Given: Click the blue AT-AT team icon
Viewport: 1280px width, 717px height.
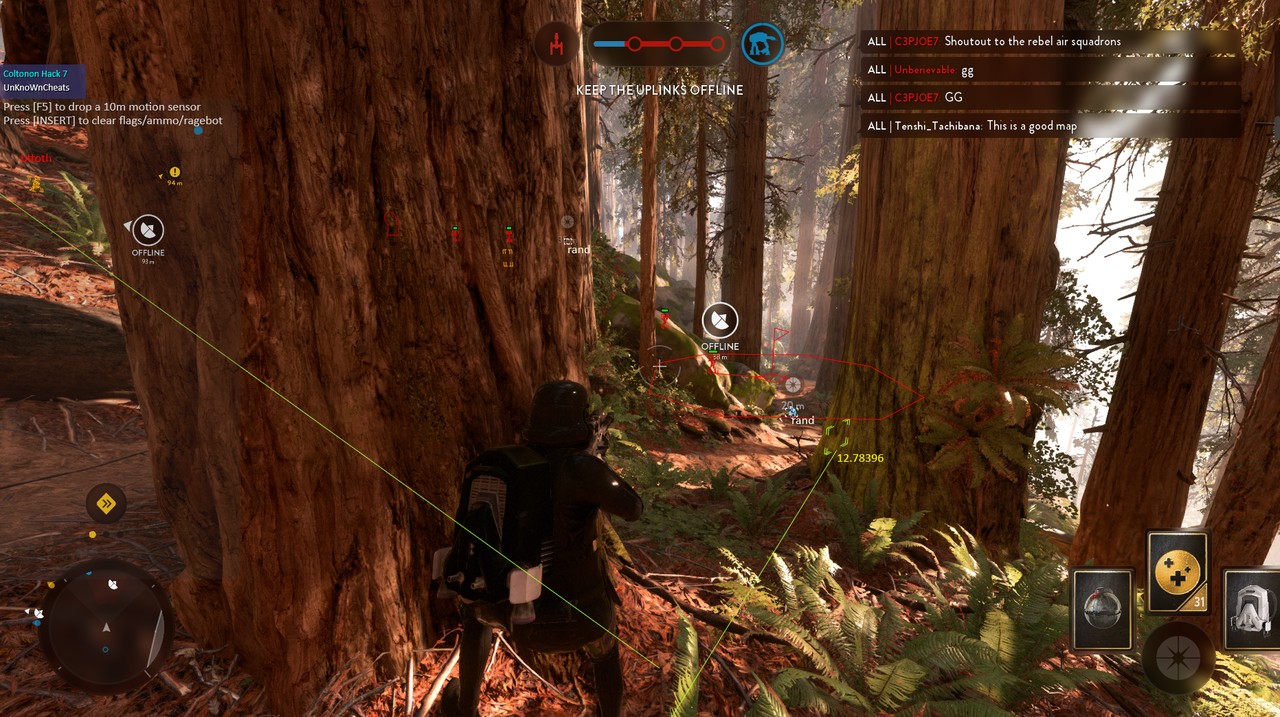Looking at the screenshot, I should 762,44.
